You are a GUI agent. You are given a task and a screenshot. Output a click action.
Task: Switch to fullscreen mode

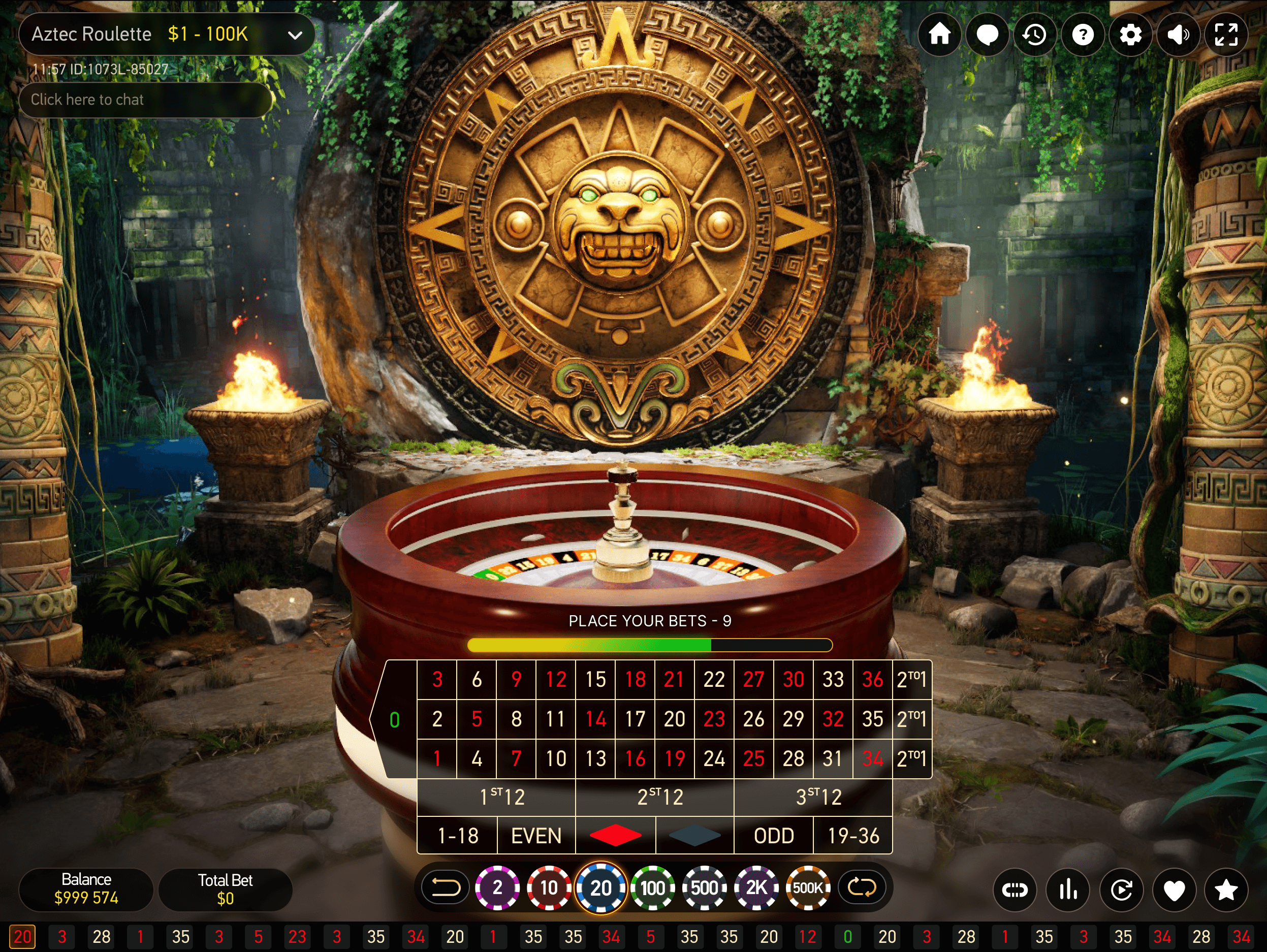[1226, 35]
